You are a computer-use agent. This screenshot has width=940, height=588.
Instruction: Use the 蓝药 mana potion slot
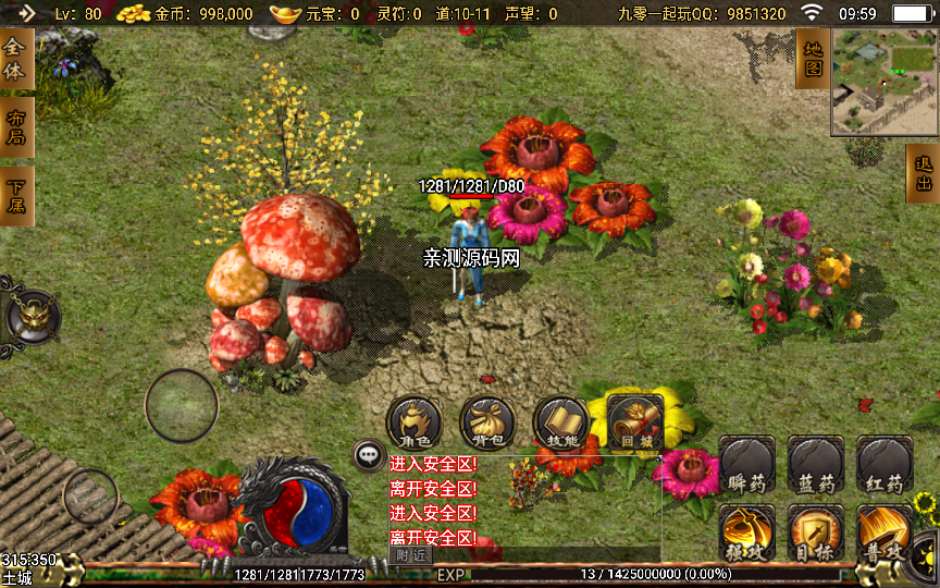coord(816,465)
